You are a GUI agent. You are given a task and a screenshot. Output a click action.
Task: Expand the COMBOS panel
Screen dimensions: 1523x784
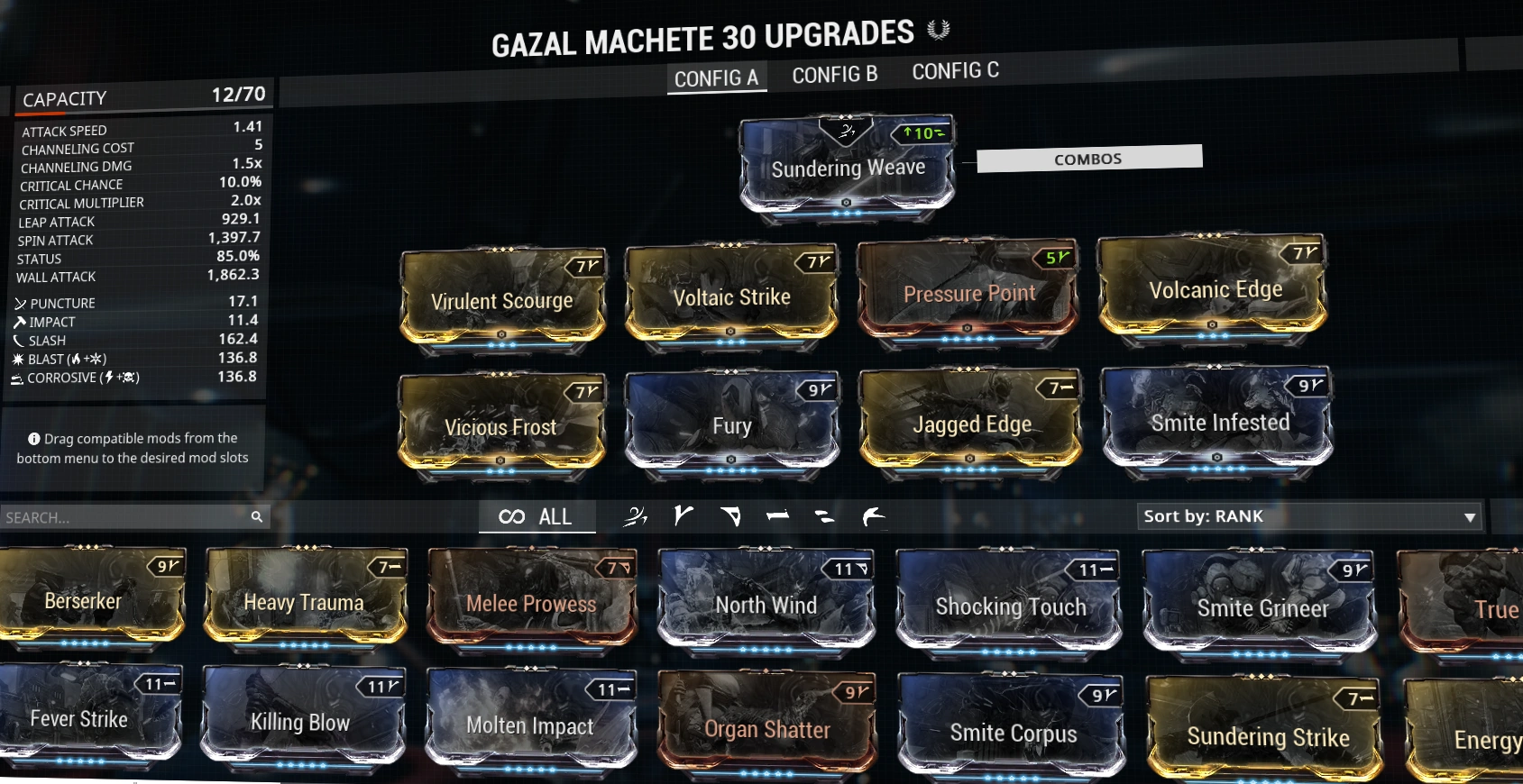1088,157
